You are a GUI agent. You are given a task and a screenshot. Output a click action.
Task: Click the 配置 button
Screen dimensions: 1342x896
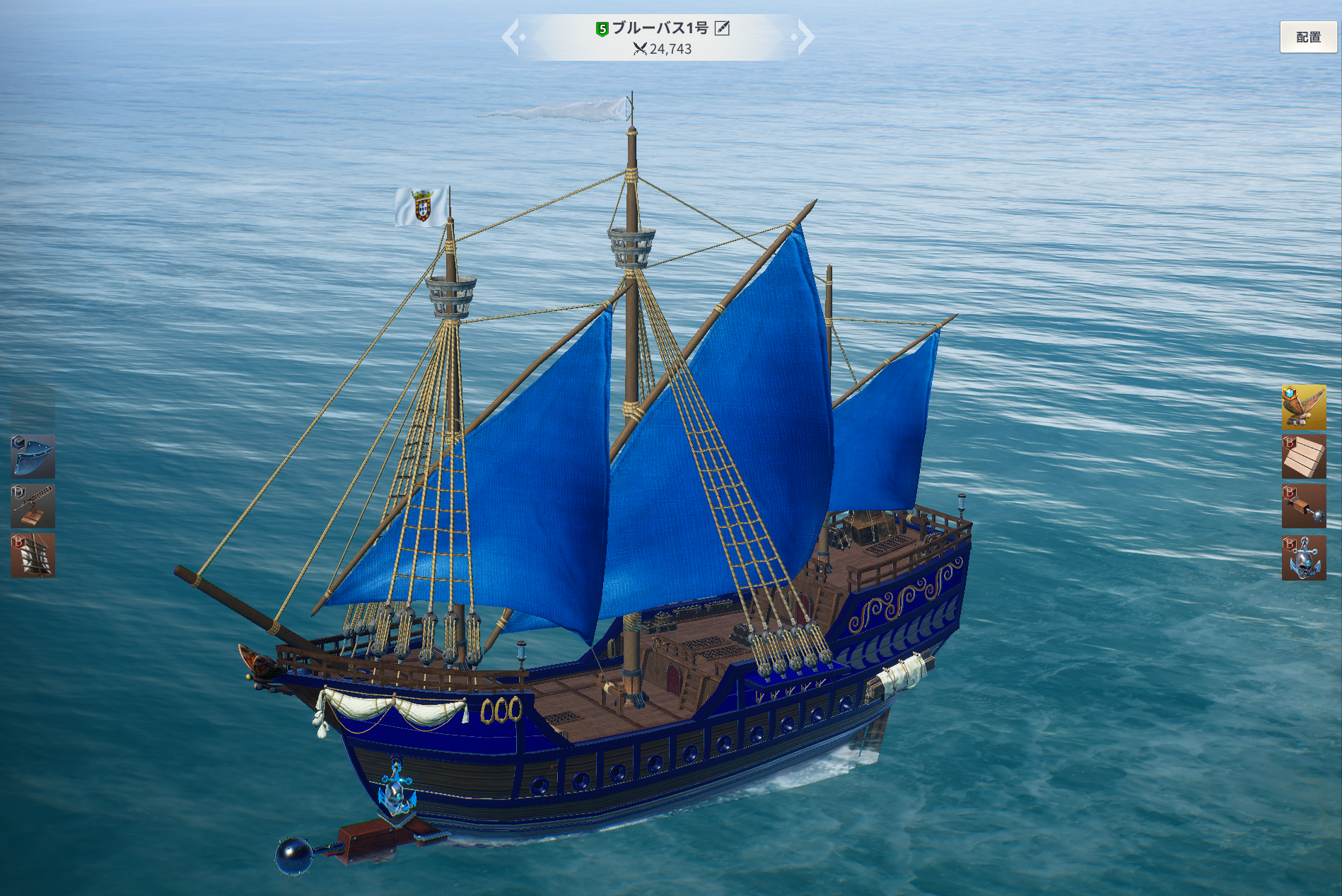pos(1308,37)
